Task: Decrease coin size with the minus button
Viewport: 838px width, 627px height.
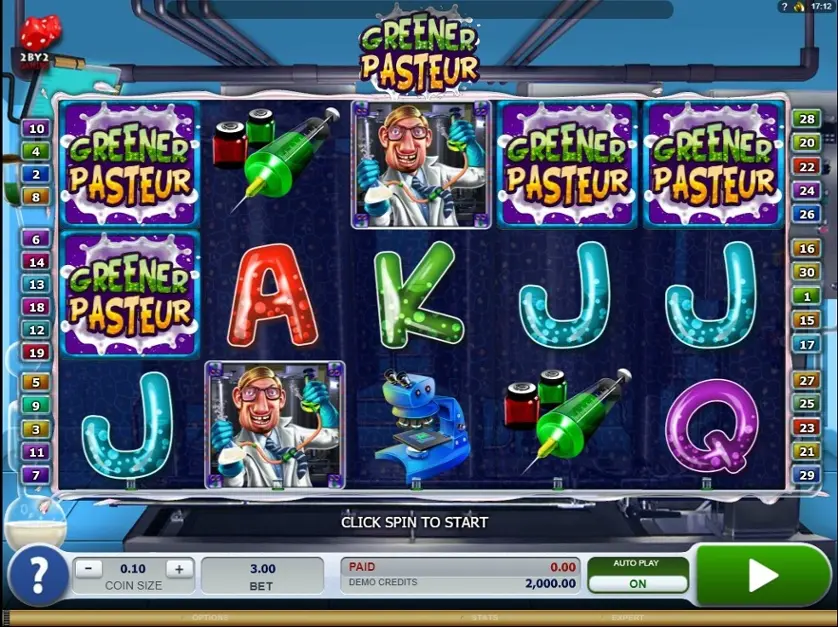Action: tap(88, 569)
